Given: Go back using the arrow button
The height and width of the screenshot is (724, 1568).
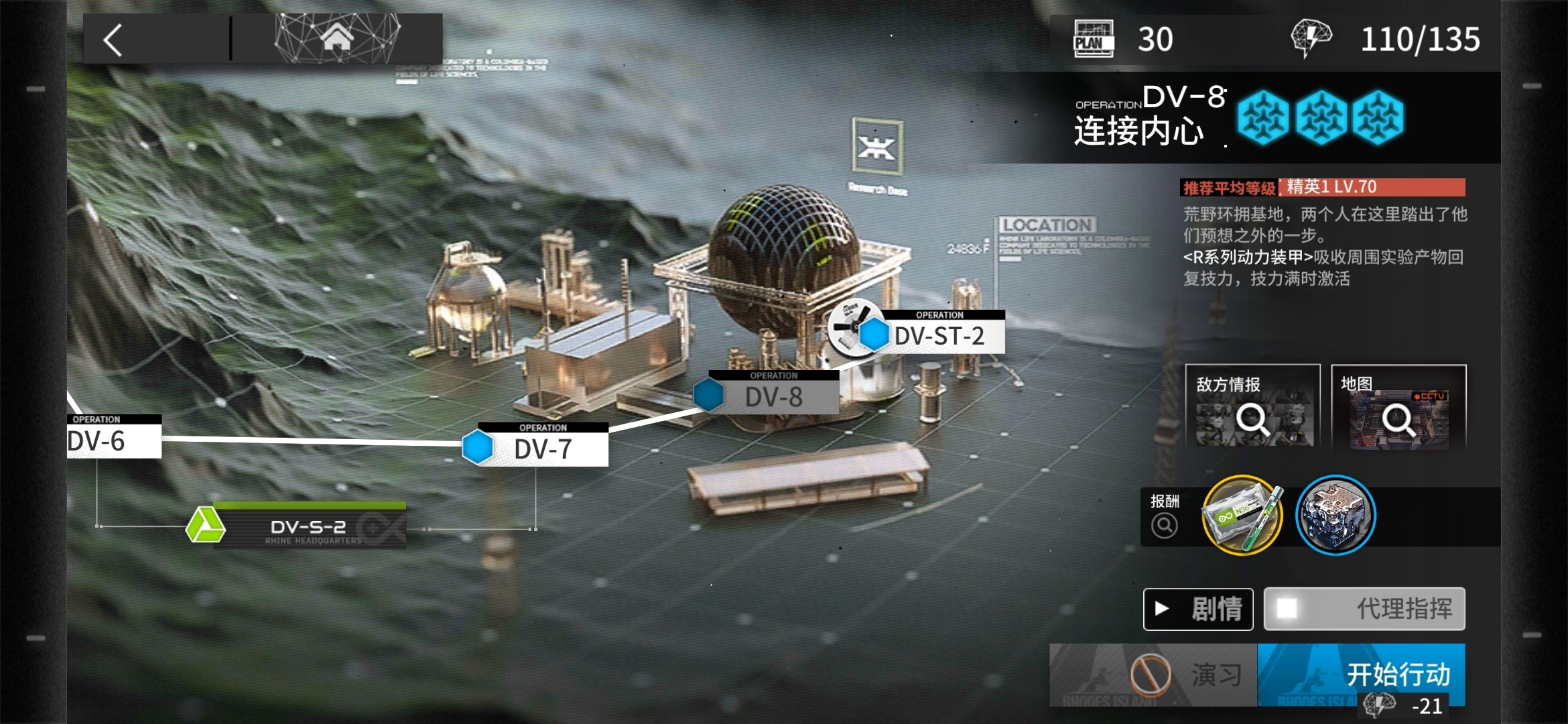Looking at the screenshot, I should click(114, 40).
